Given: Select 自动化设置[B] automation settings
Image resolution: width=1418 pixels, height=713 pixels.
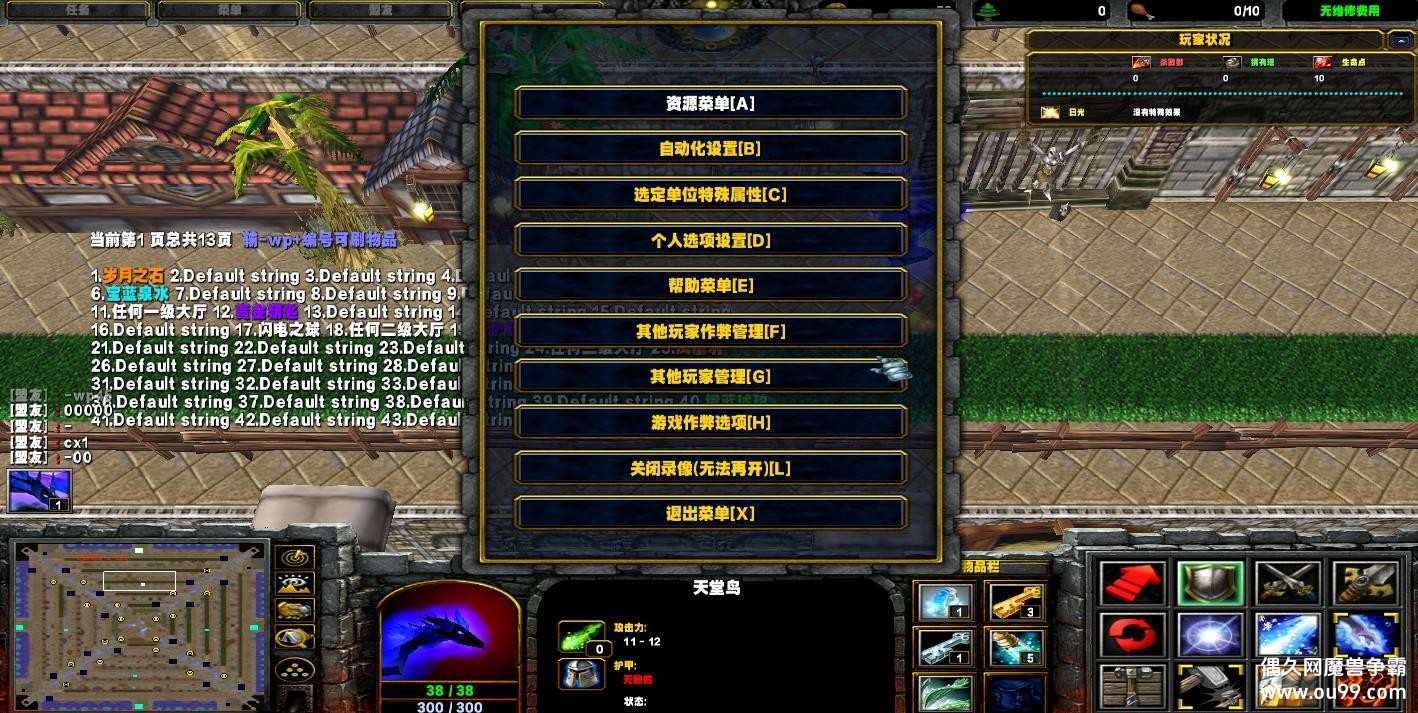Looking at the screenshot, I should (710, 149).
